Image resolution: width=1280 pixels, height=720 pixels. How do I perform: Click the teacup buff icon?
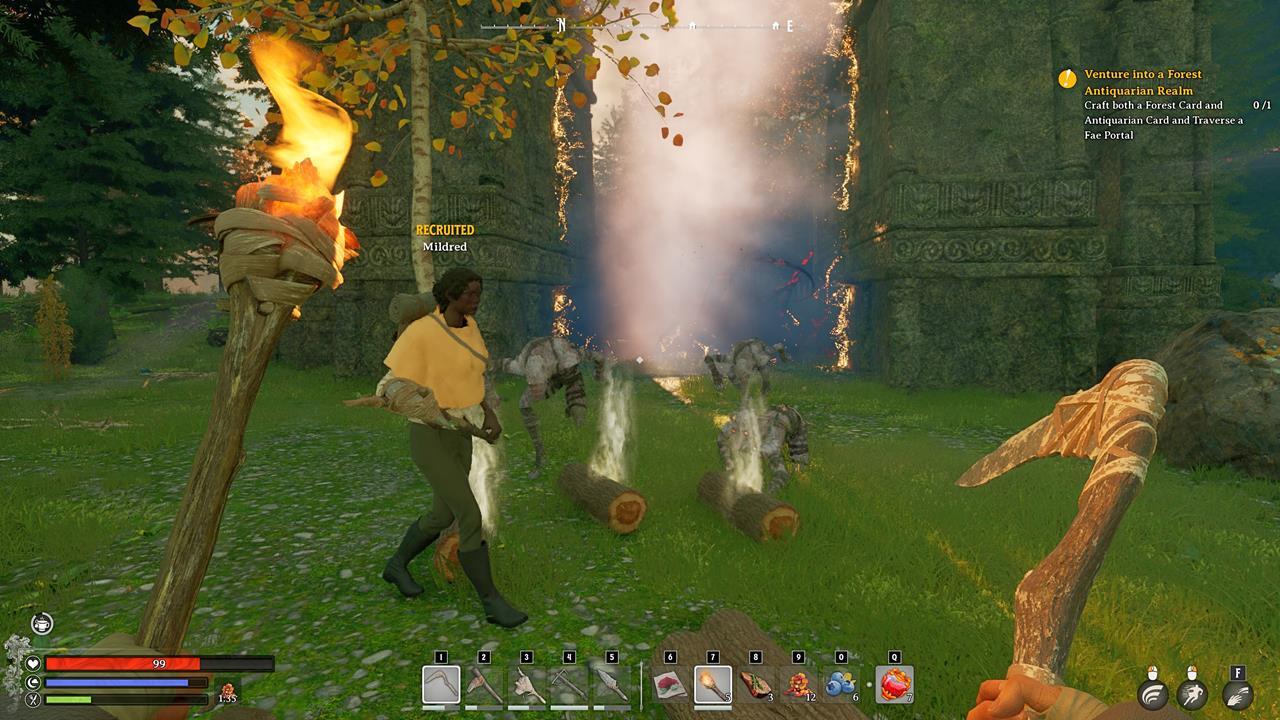point(41,624)
